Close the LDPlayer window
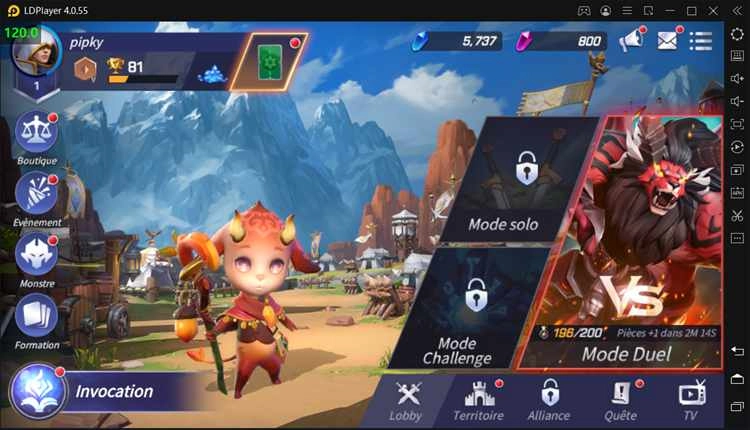This screenshot has width=750, height=430. click(x=715, y=10)
